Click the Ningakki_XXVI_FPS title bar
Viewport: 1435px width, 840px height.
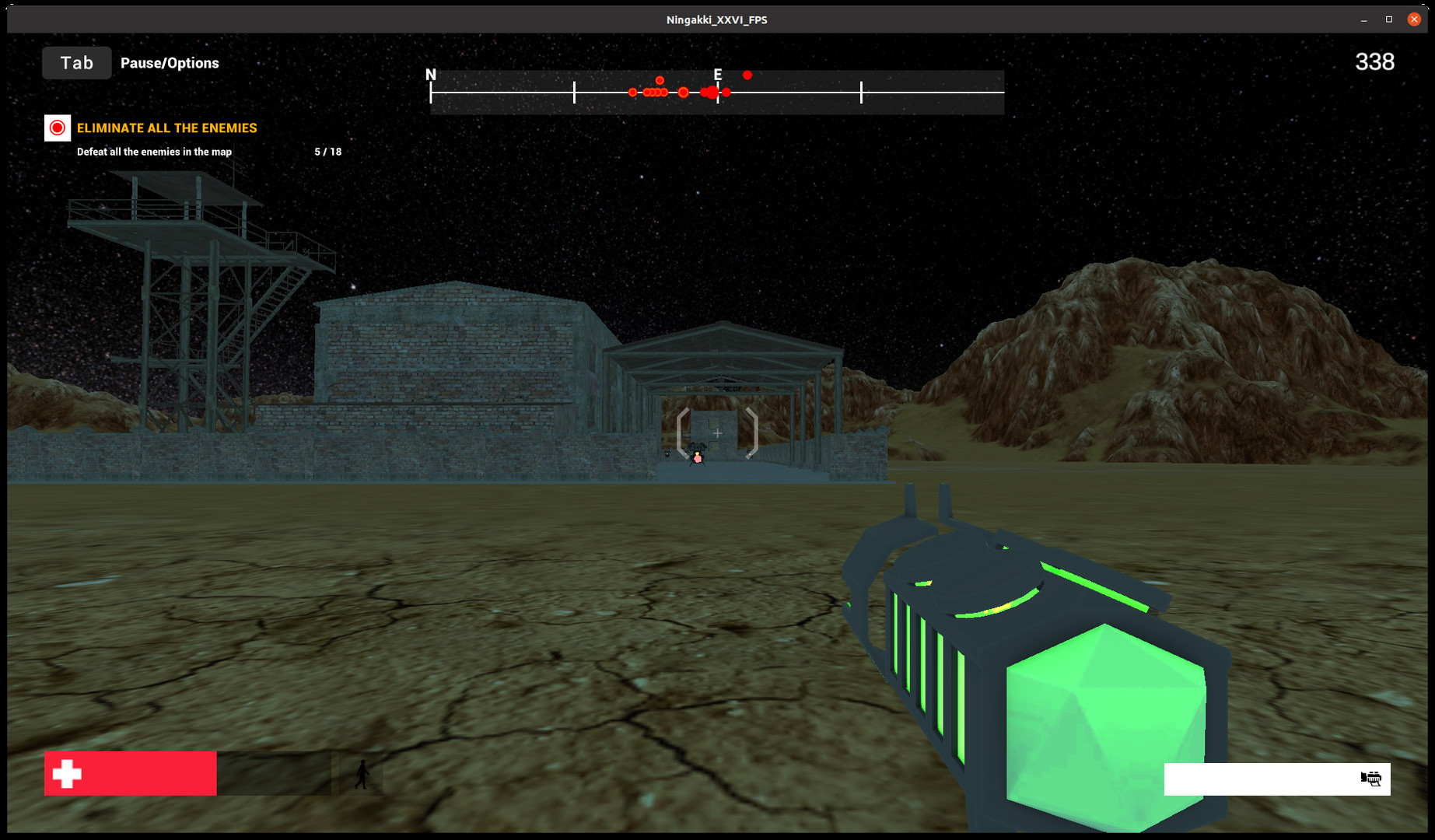pyautogui.click(x=716, y=19)
